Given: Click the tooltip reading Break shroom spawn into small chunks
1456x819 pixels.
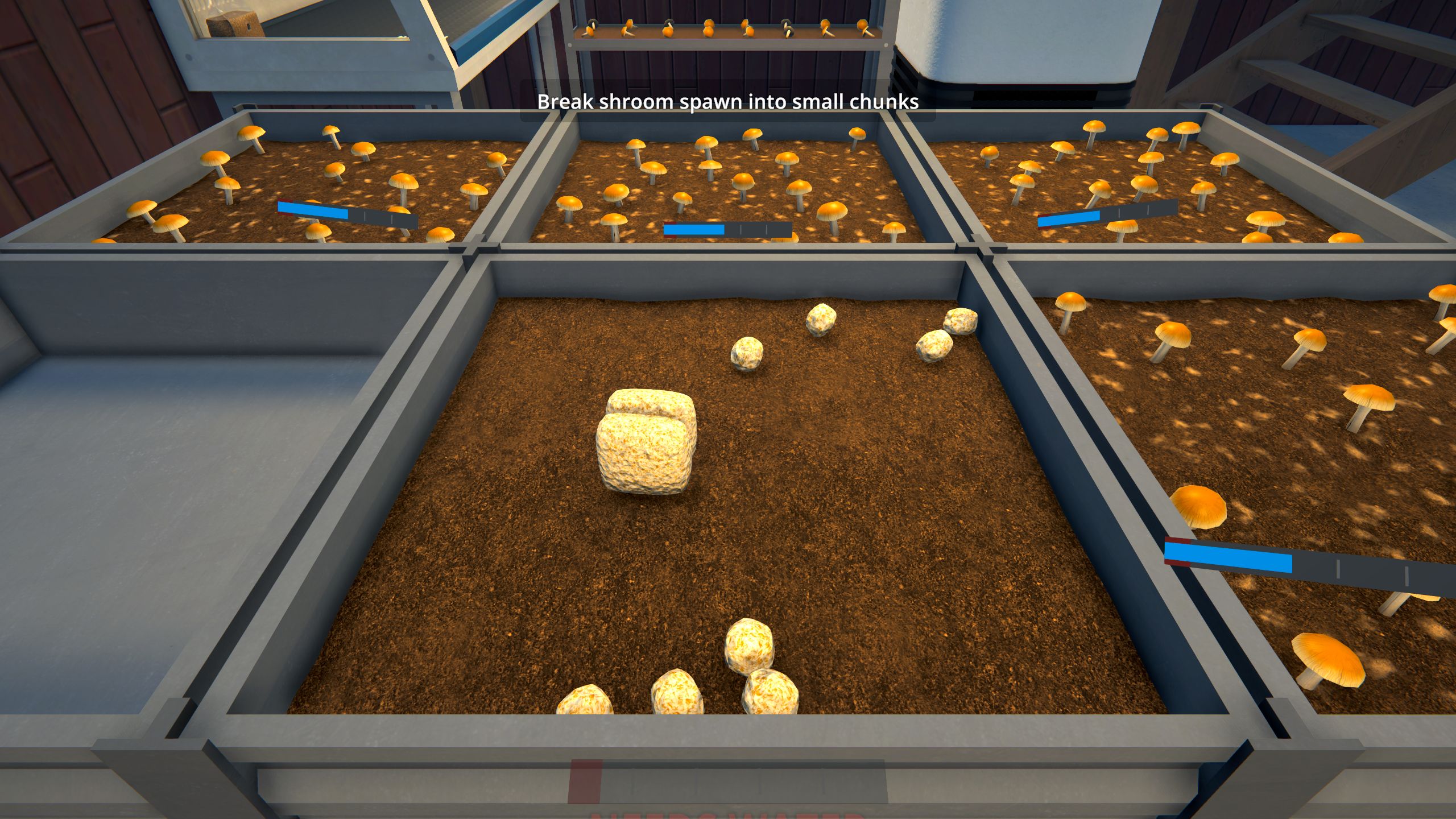Looking at the screenshot, I should click(x=728, y=102).
